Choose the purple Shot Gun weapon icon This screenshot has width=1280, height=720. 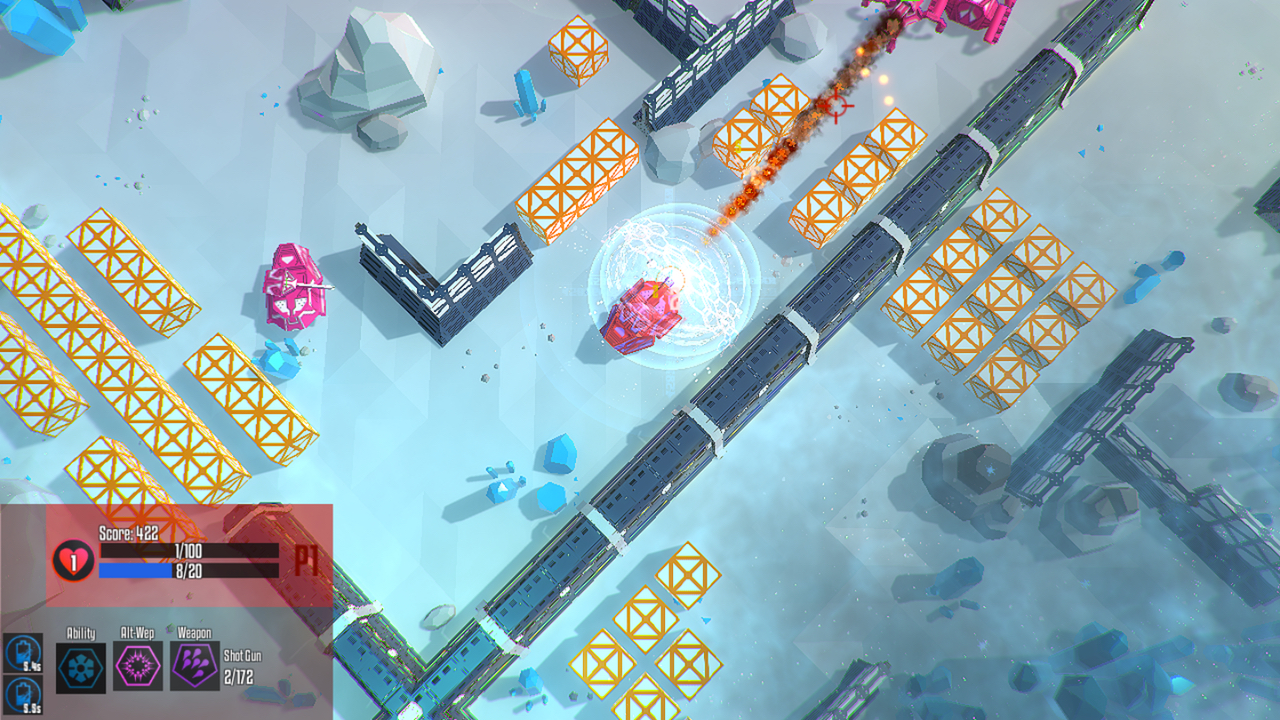coord(194,667)
